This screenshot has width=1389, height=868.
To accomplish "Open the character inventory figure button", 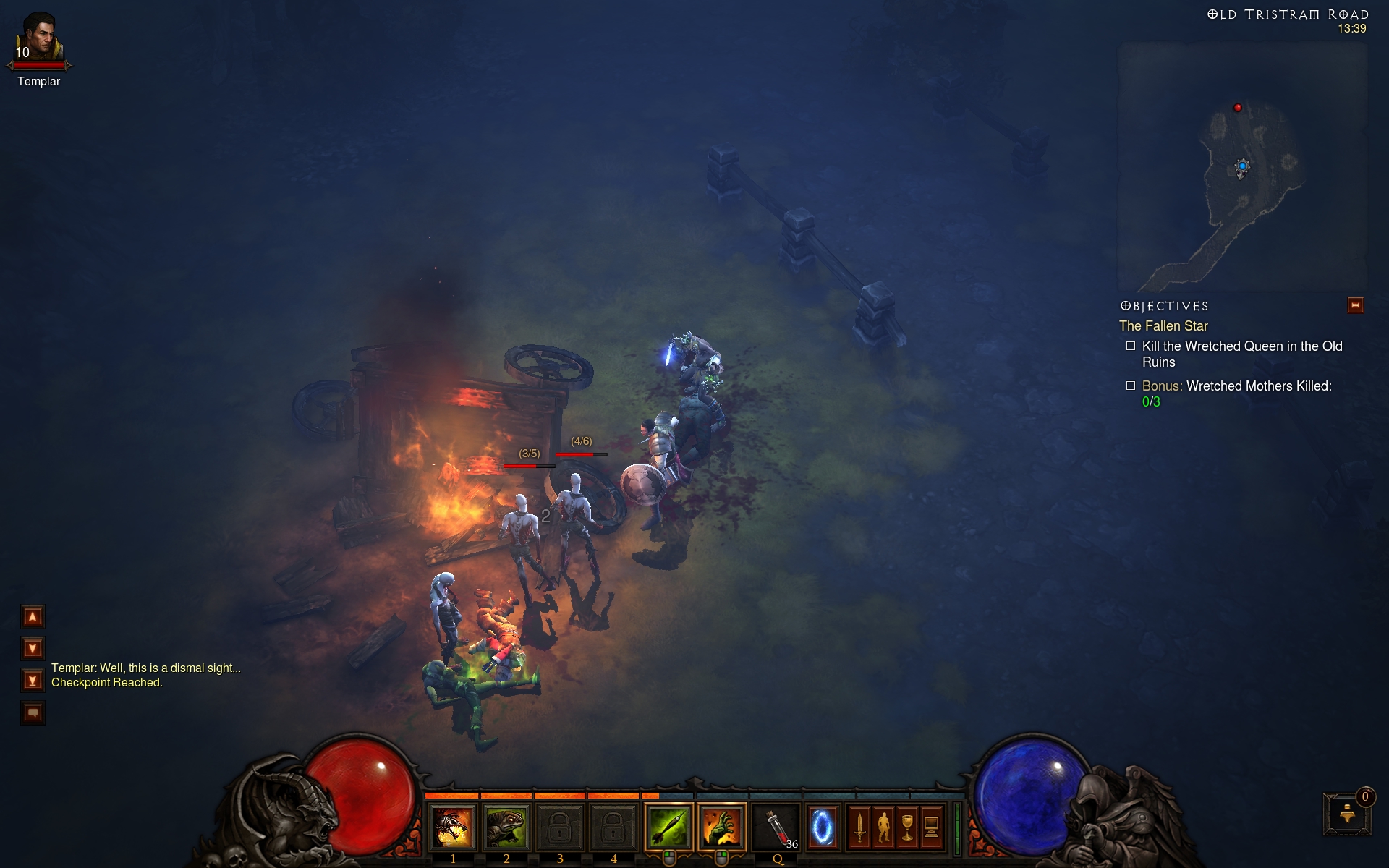I will pyautogui.click(x=883, y=827).
